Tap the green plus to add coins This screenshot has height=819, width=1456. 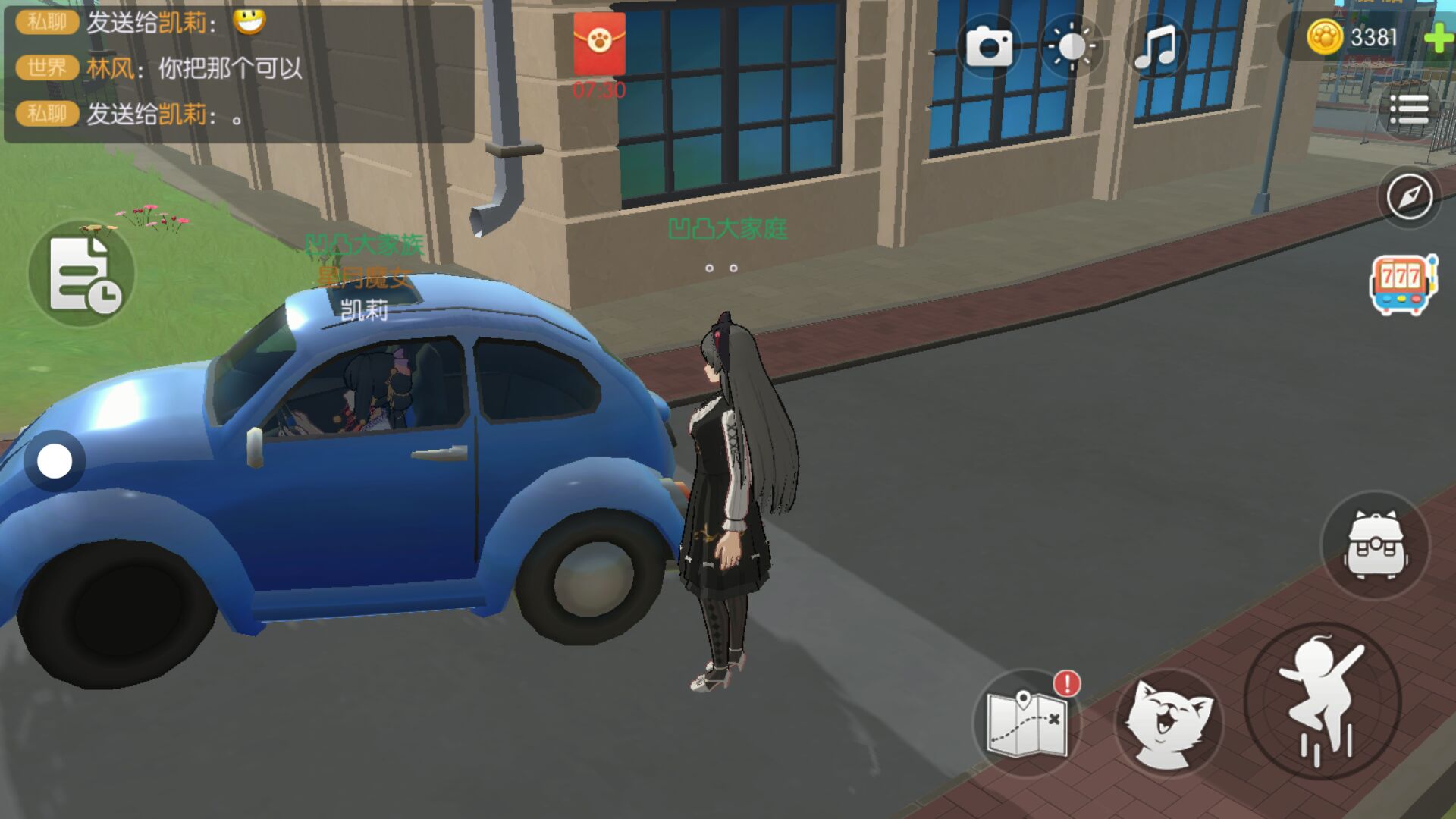pyautogui.click(x=1438, y=38)
